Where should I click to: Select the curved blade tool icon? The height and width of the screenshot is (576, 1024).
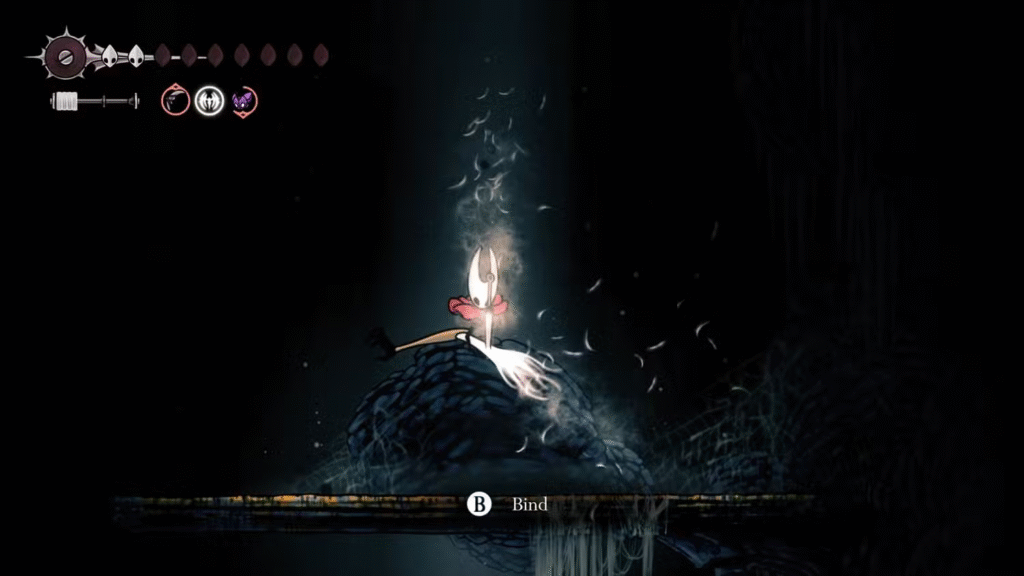[175, 100]
